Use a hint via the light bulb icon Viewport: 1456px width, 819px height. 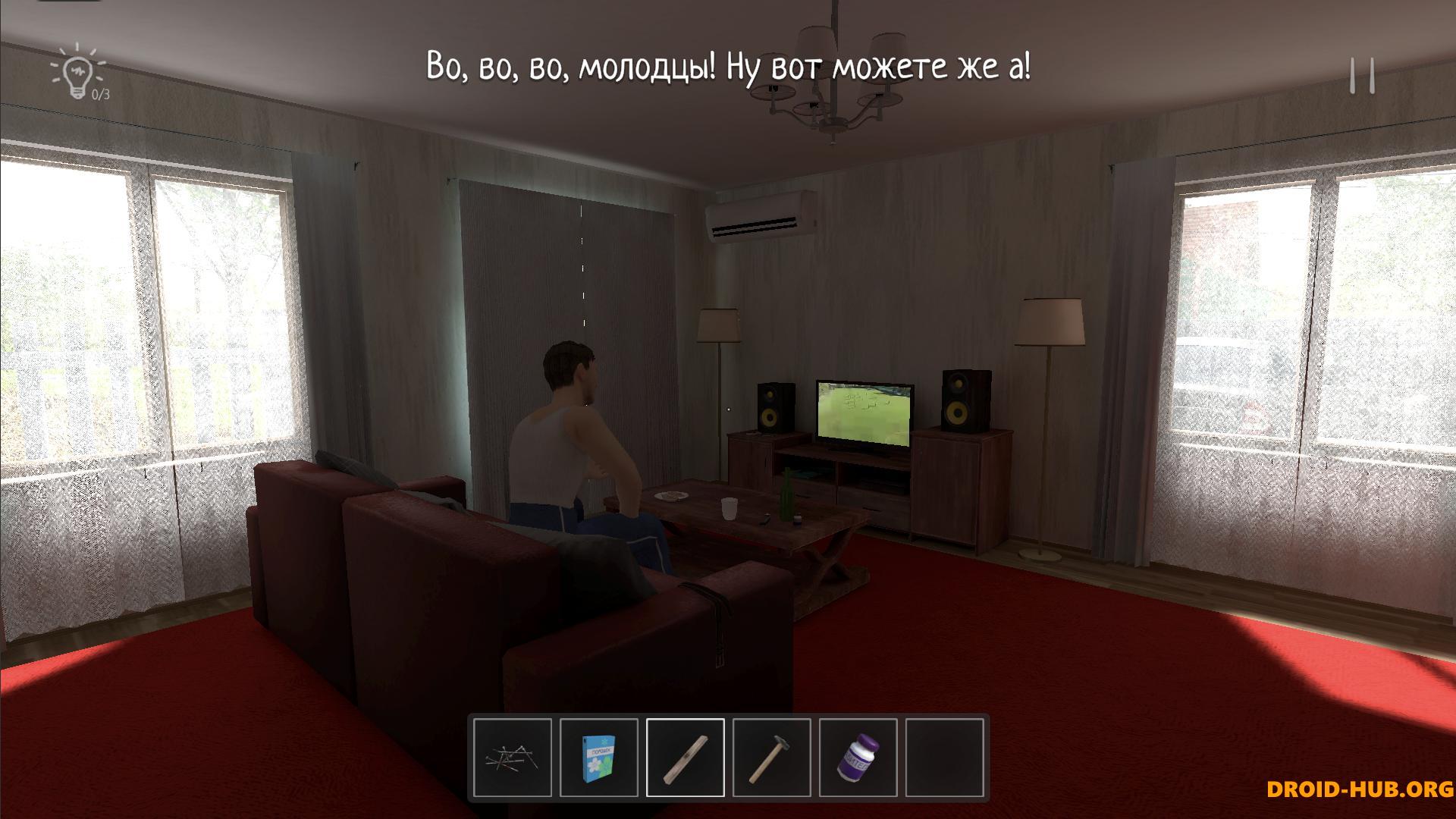tap(77, 72)
